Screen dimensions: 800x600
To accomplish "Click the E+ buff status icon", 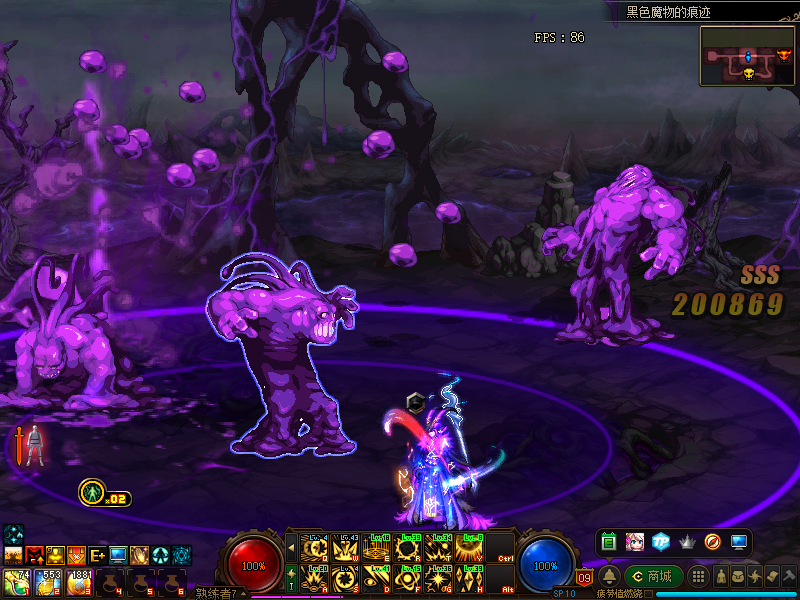I will [98, 555].
